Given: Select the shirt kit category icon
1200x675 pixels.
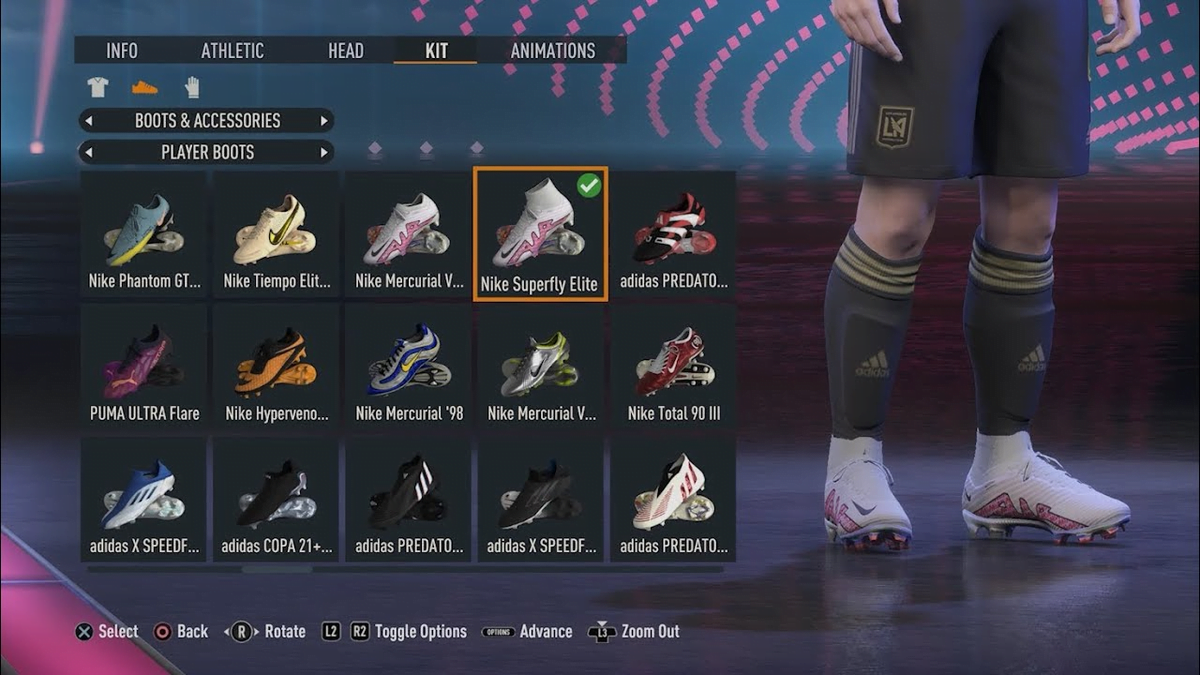Looking at the screenshot, I should [97, 87].
